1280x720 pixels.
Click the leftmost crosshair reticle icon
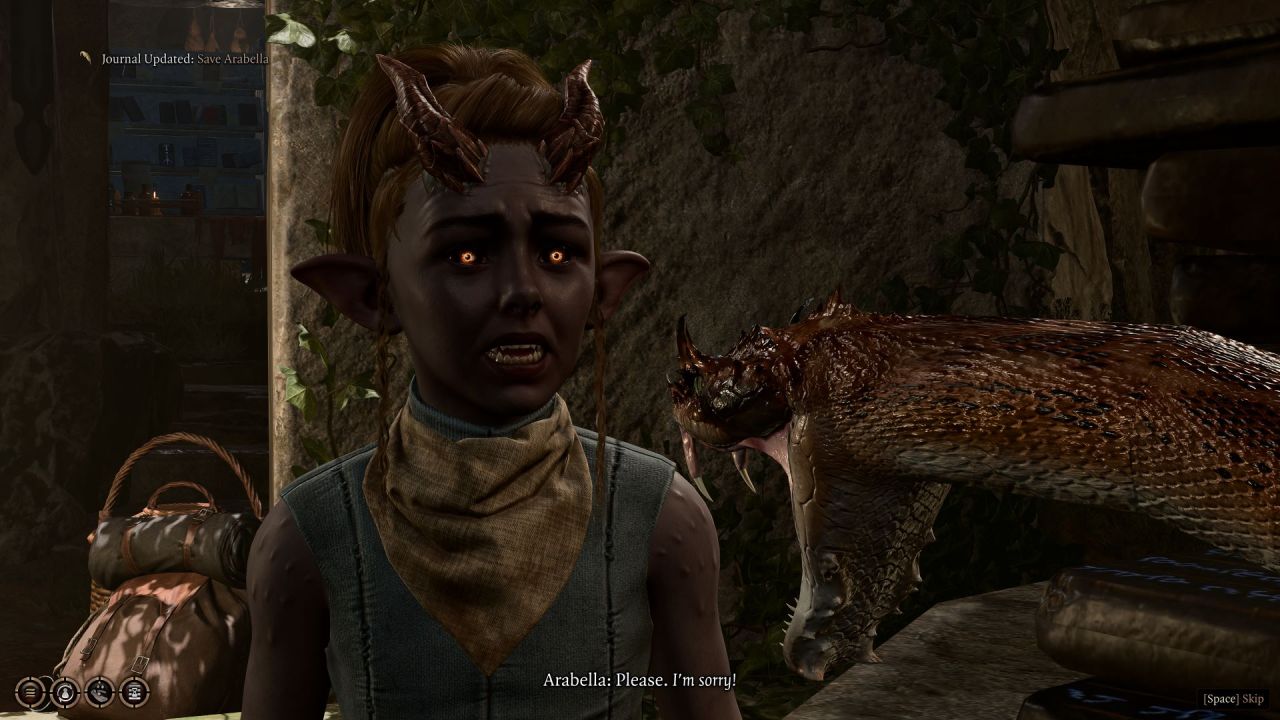click(29, 692)
